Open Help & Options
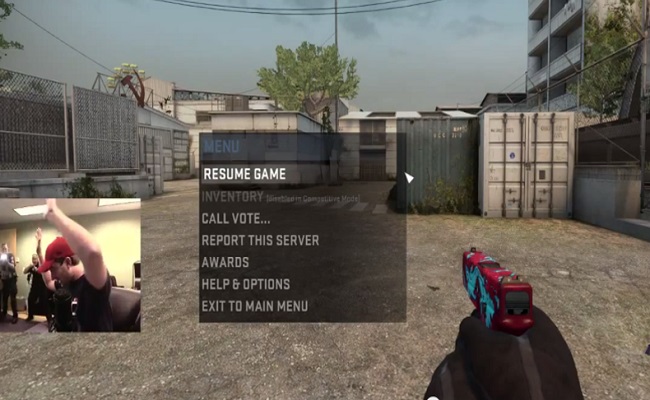This screenshot has height=400, width=650. pyautogui.click(x=245, y=284)
